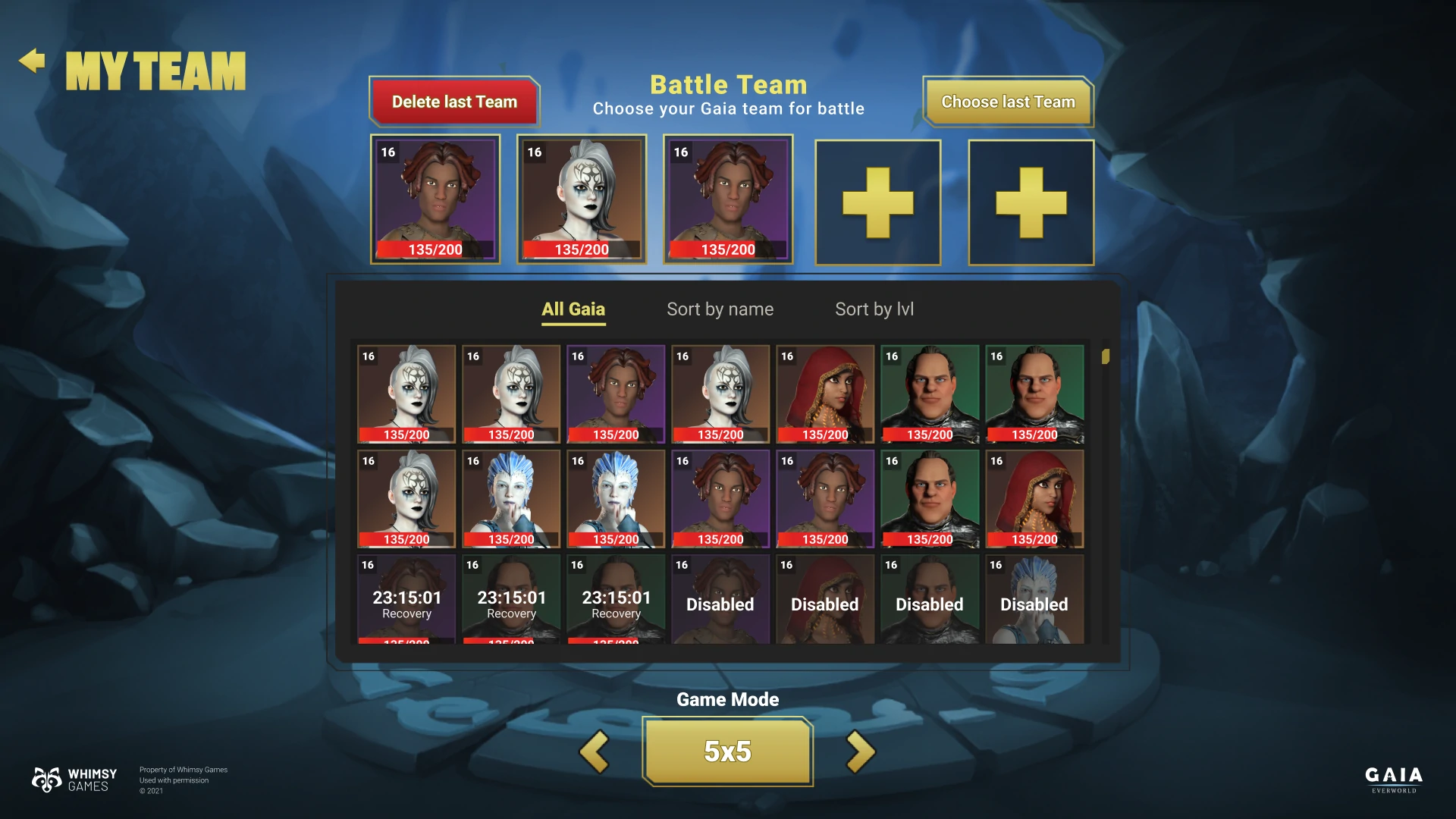Switch to the All Gaia tab
This screenshot has height=819, width=1456.
(x=573, y=309)
